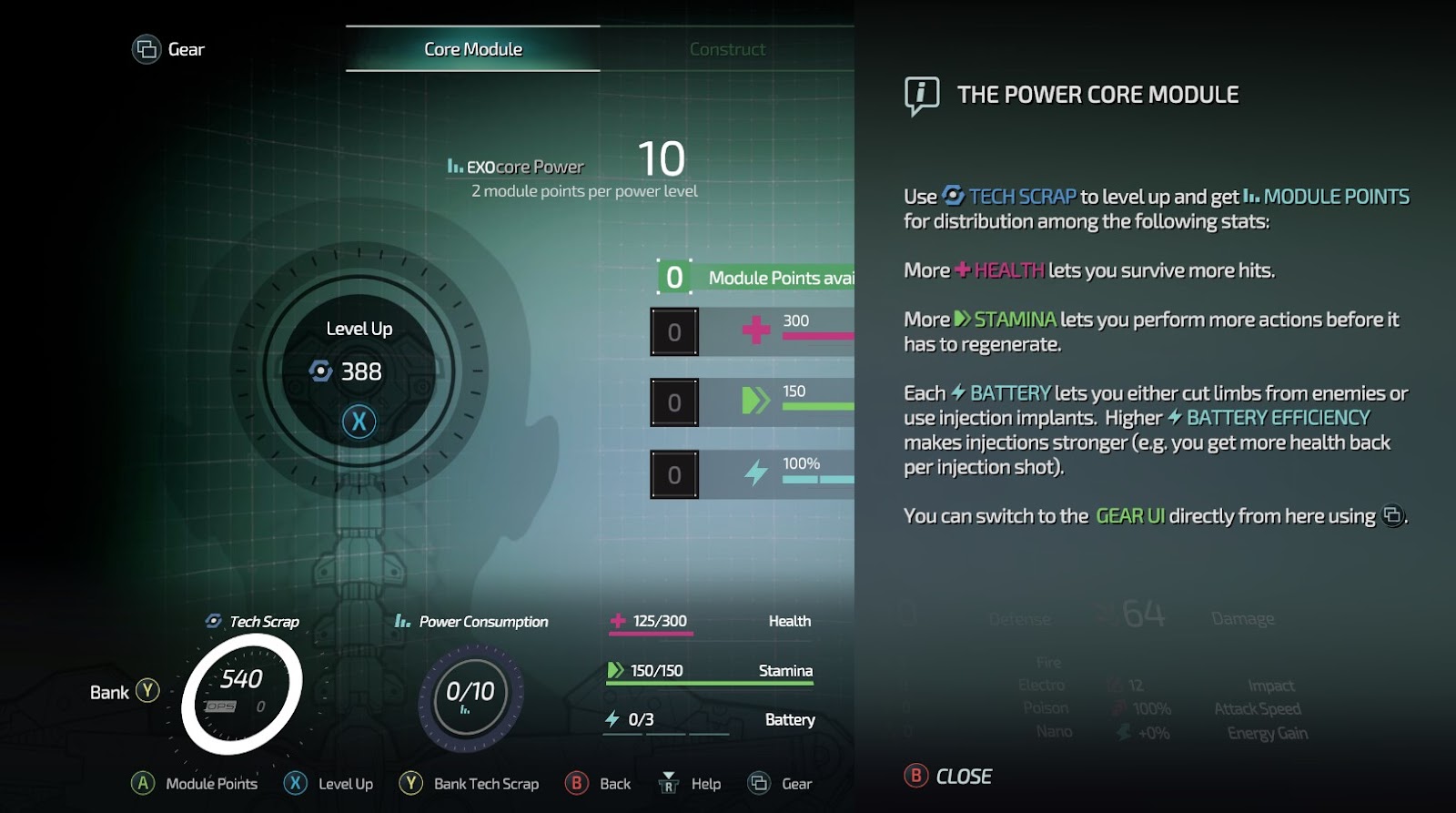Select the Health module point box
This screenshot has height=813, width=1456.
[674, 331]
